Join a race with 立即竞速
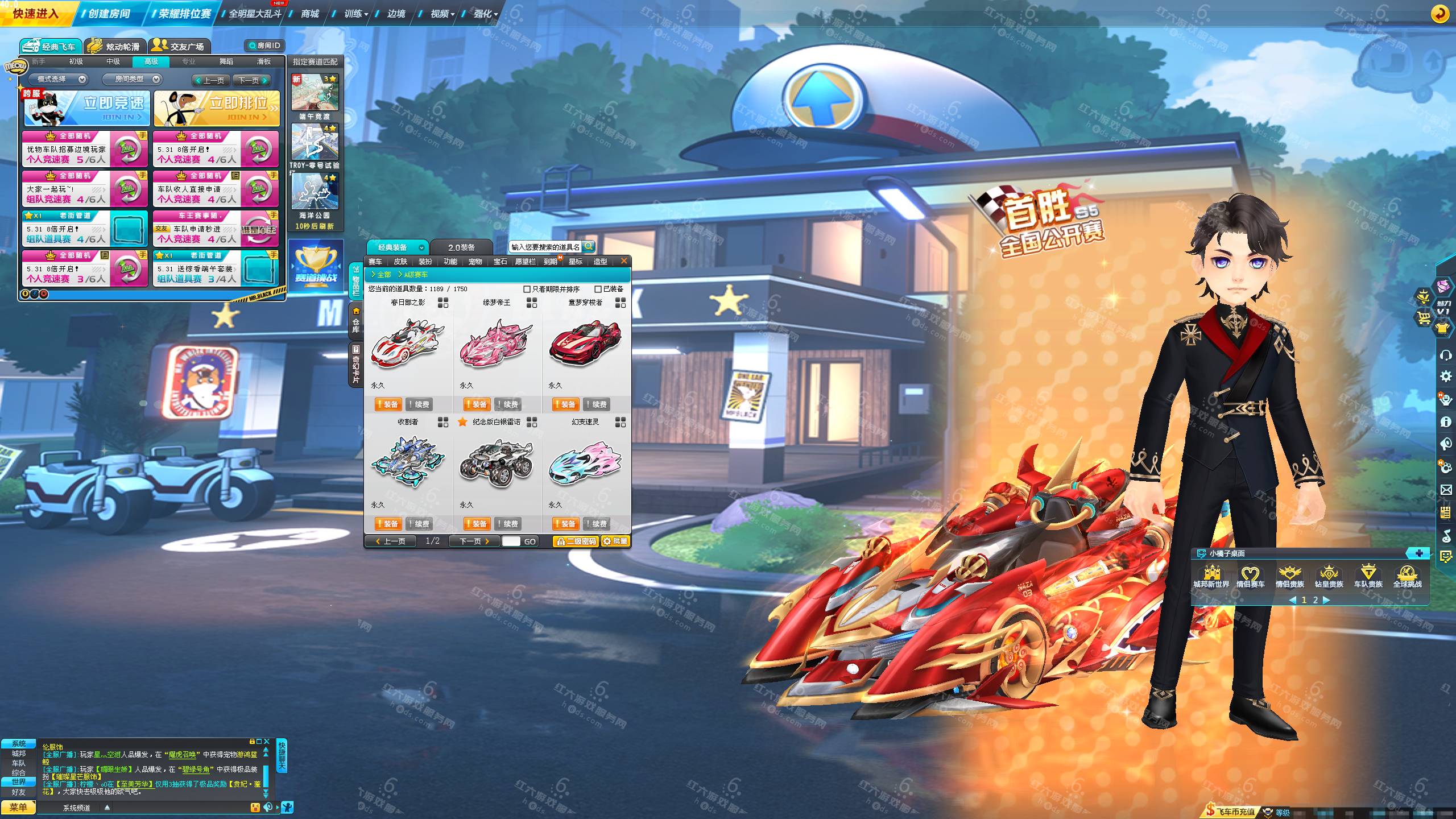Image resolution: width=1456 pixels, height=819 pixels. (x=87, y=108)
